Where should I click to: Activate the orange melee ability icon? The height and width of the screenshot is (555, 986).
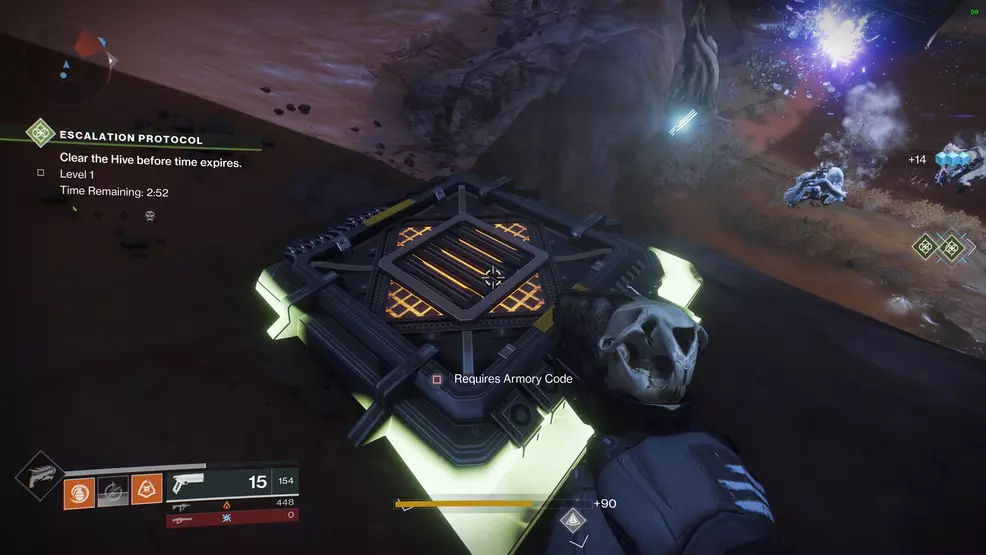tap(146, 489)
